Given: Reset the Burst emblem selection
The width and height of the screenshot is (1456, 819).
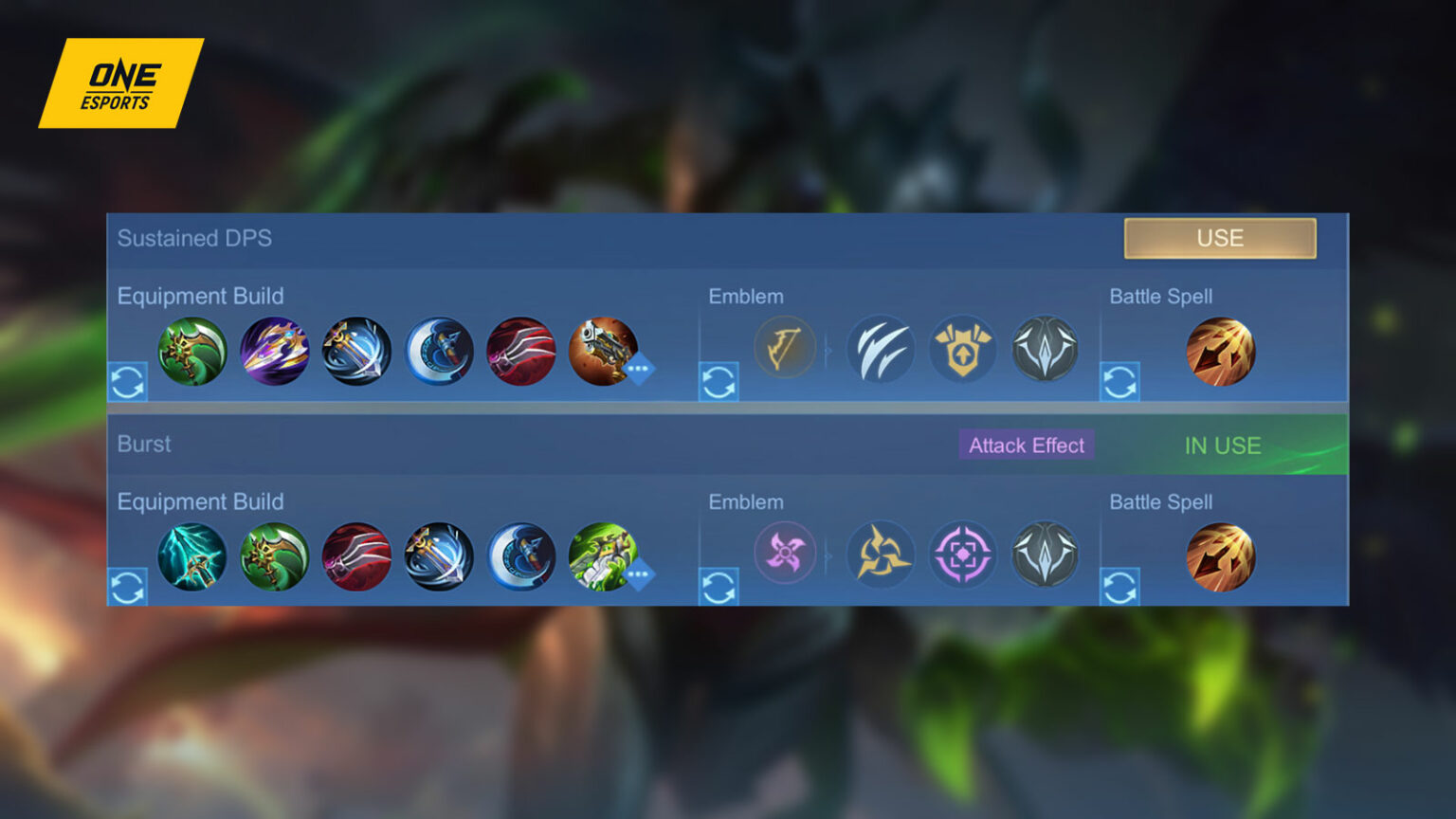Looking at the screenshot, I should (720, 589).
